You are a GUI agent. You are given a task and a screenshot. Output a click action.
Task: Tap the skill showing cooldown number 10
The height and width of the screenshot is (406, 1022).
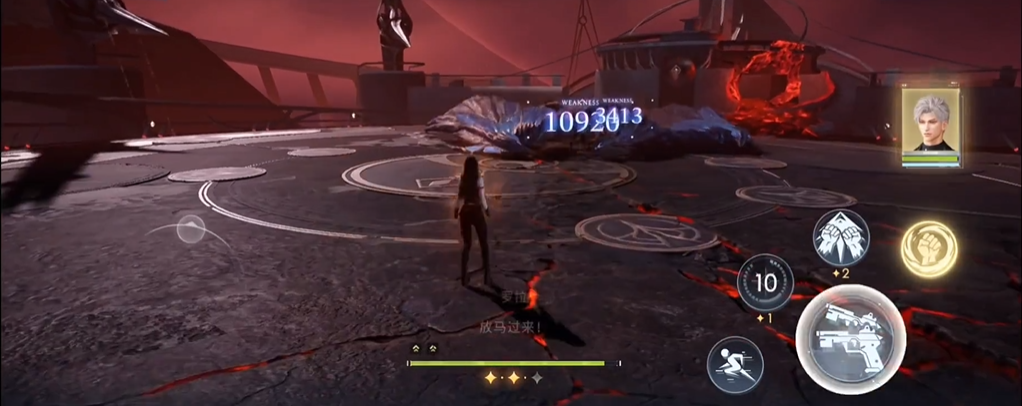point(766,283)
